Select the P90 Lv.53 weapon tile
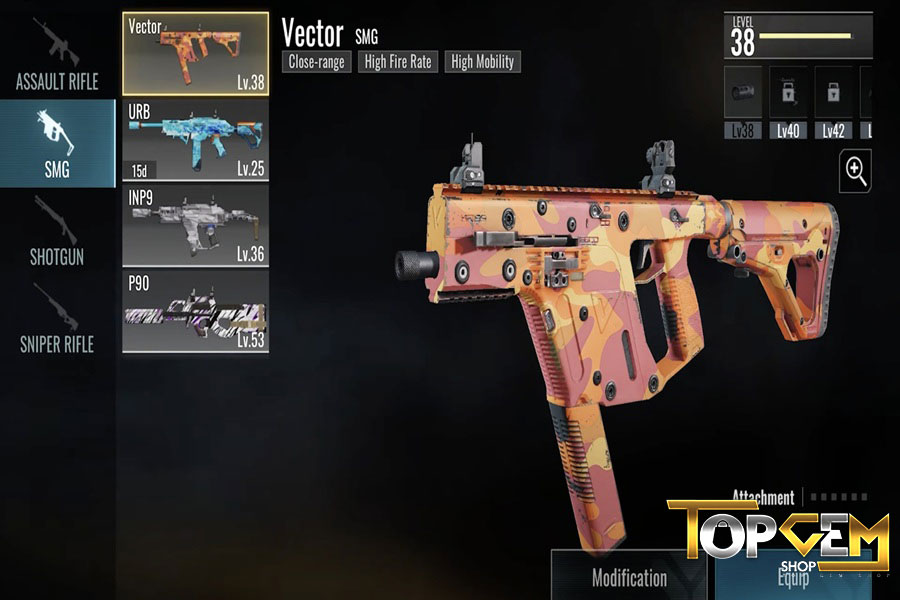This screenshot has height=600, width=900. [195, 311]
